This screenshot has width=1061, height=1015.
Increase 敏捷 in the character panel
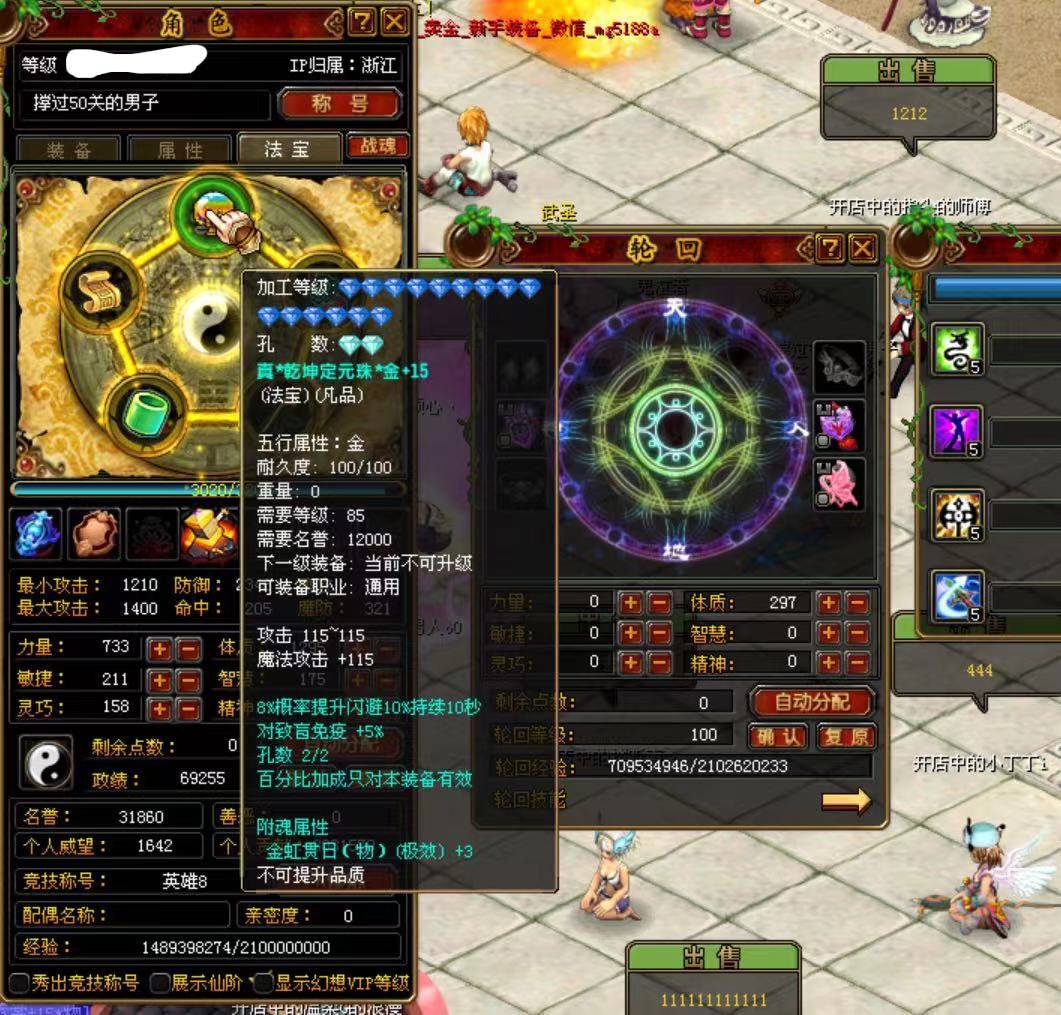pos(160,680)
